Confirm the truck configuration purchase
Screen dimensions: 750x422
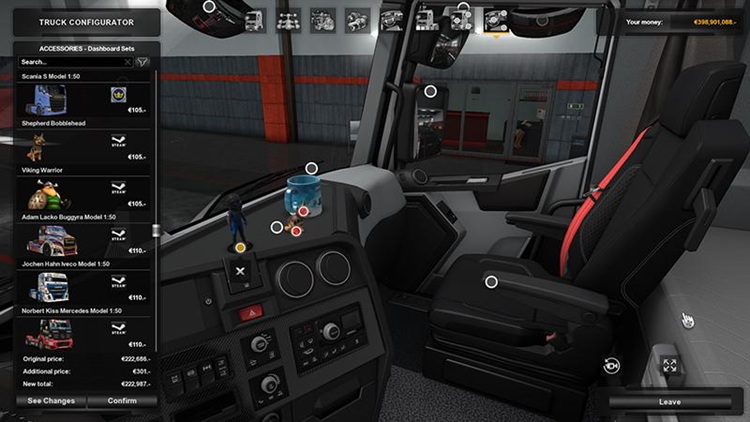point(123,401)
